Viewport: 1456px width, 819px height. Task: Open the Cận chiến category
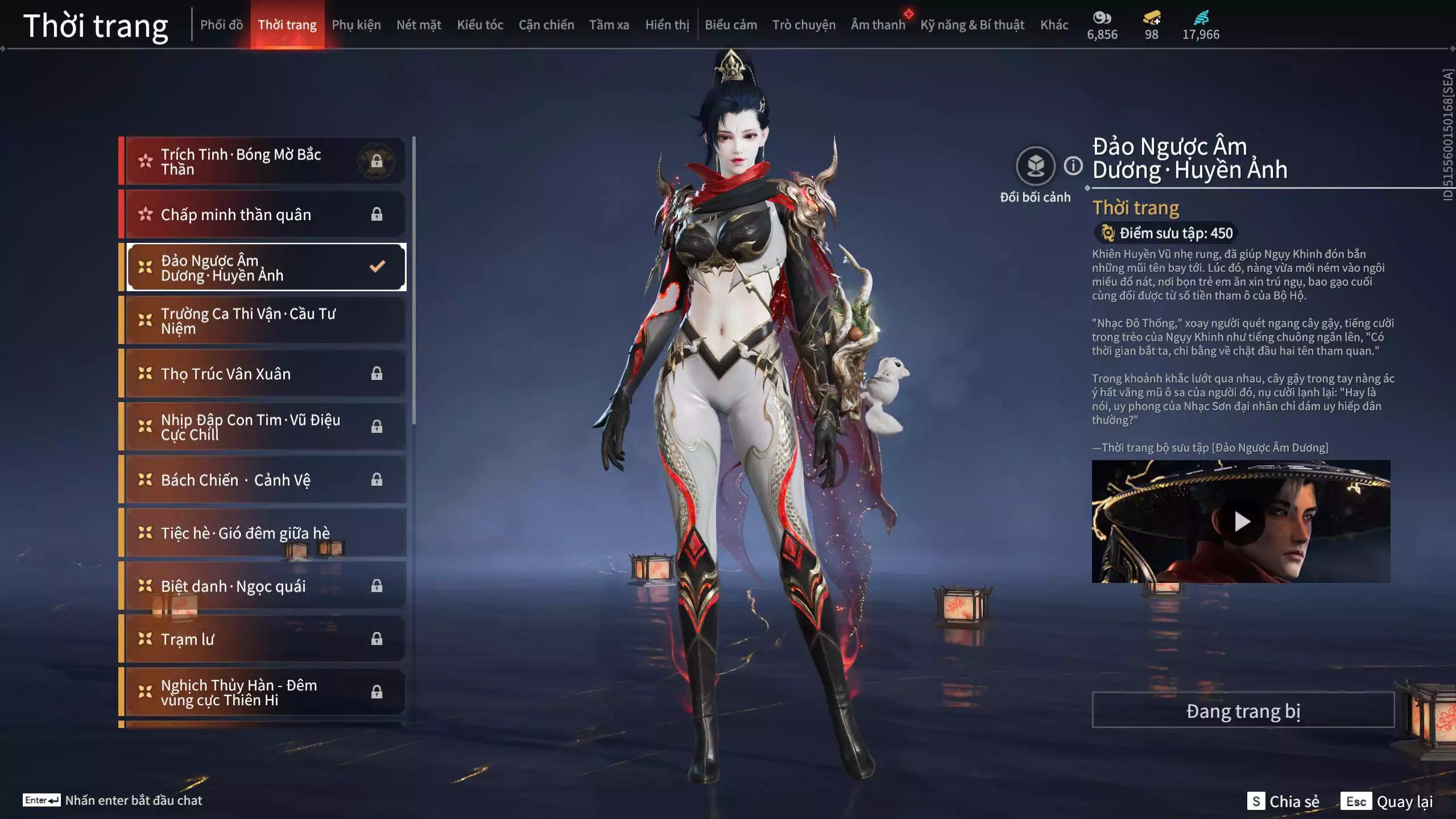tap(546, 25)
